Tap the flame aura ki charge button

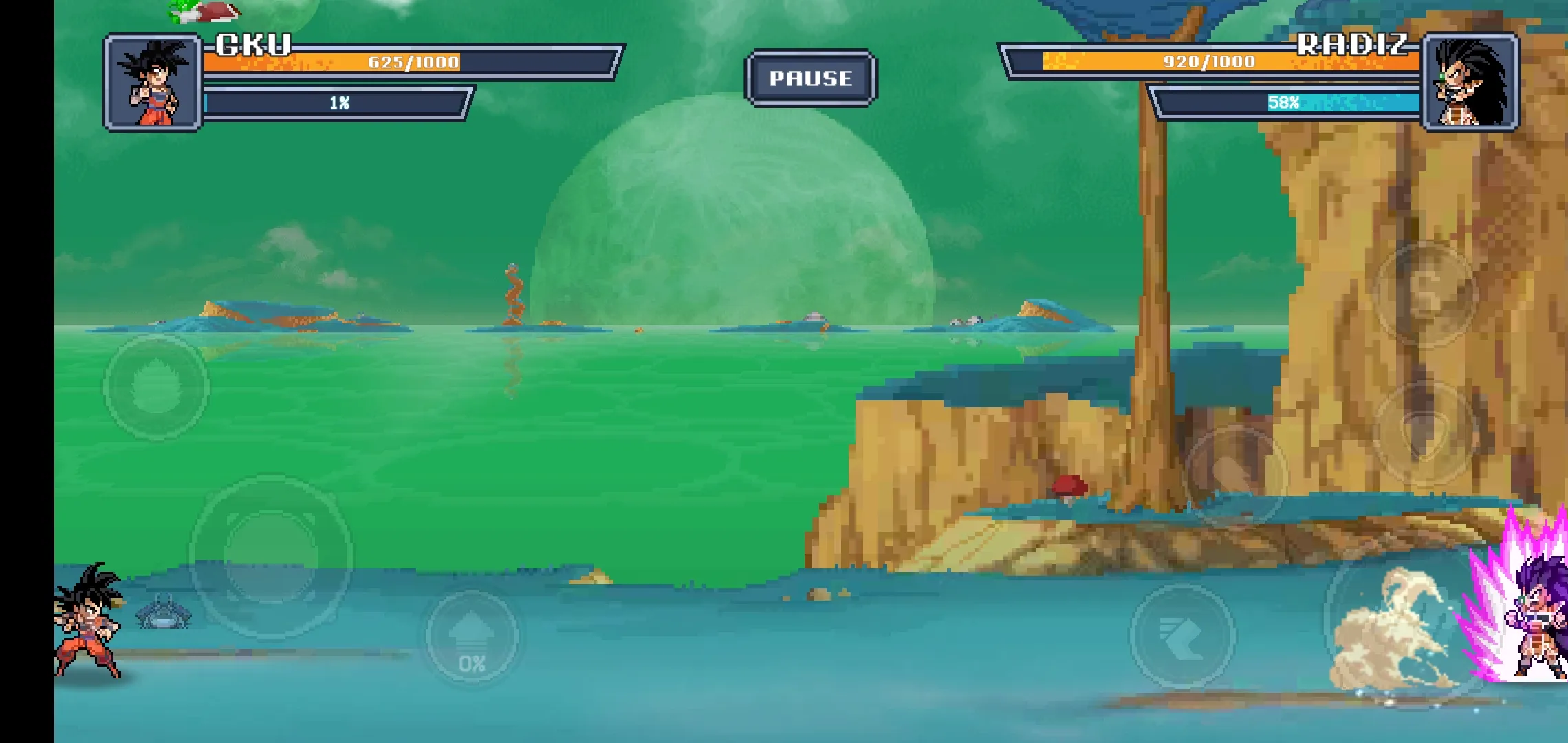[x=156, y=387]
